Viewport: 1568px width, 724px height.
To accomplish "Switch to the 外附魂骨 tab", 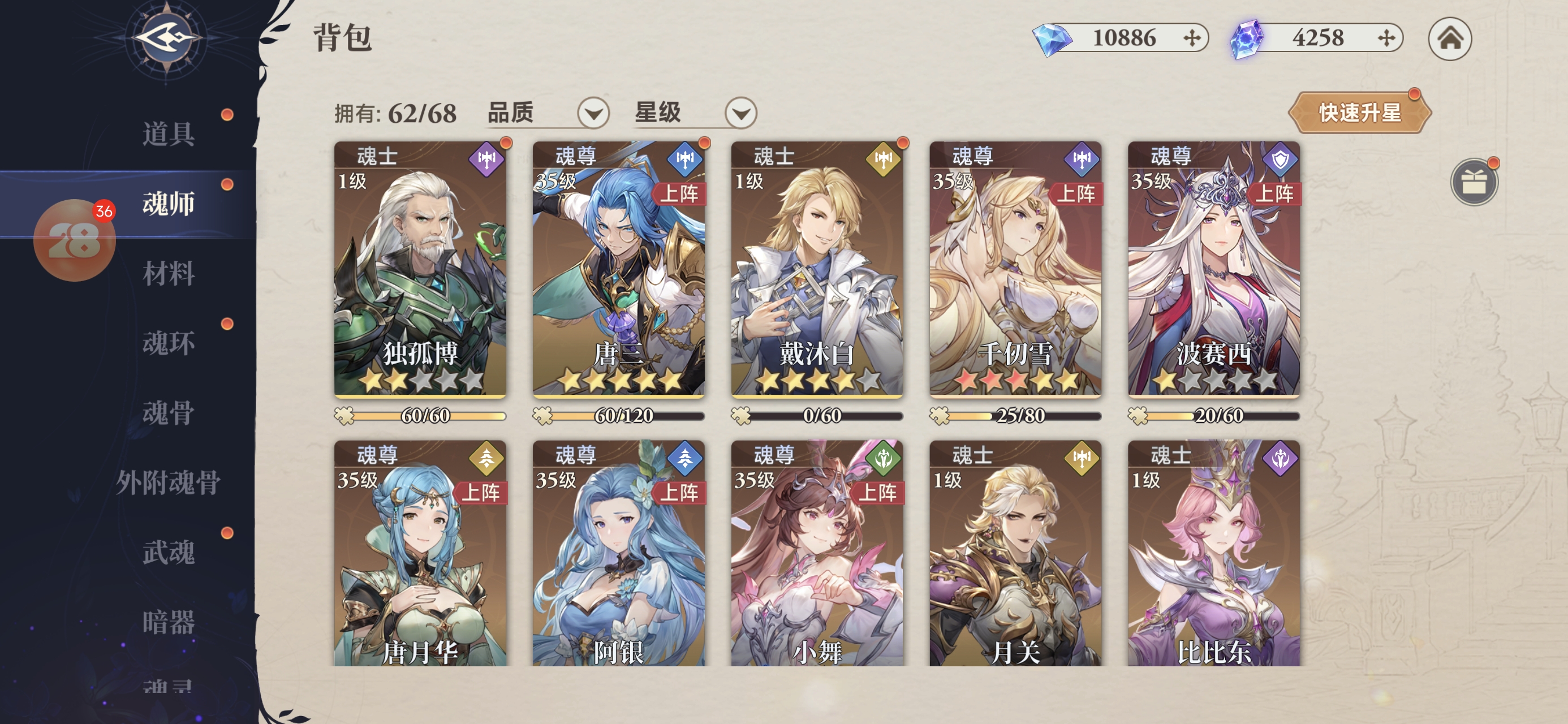I will coord(168,483).
